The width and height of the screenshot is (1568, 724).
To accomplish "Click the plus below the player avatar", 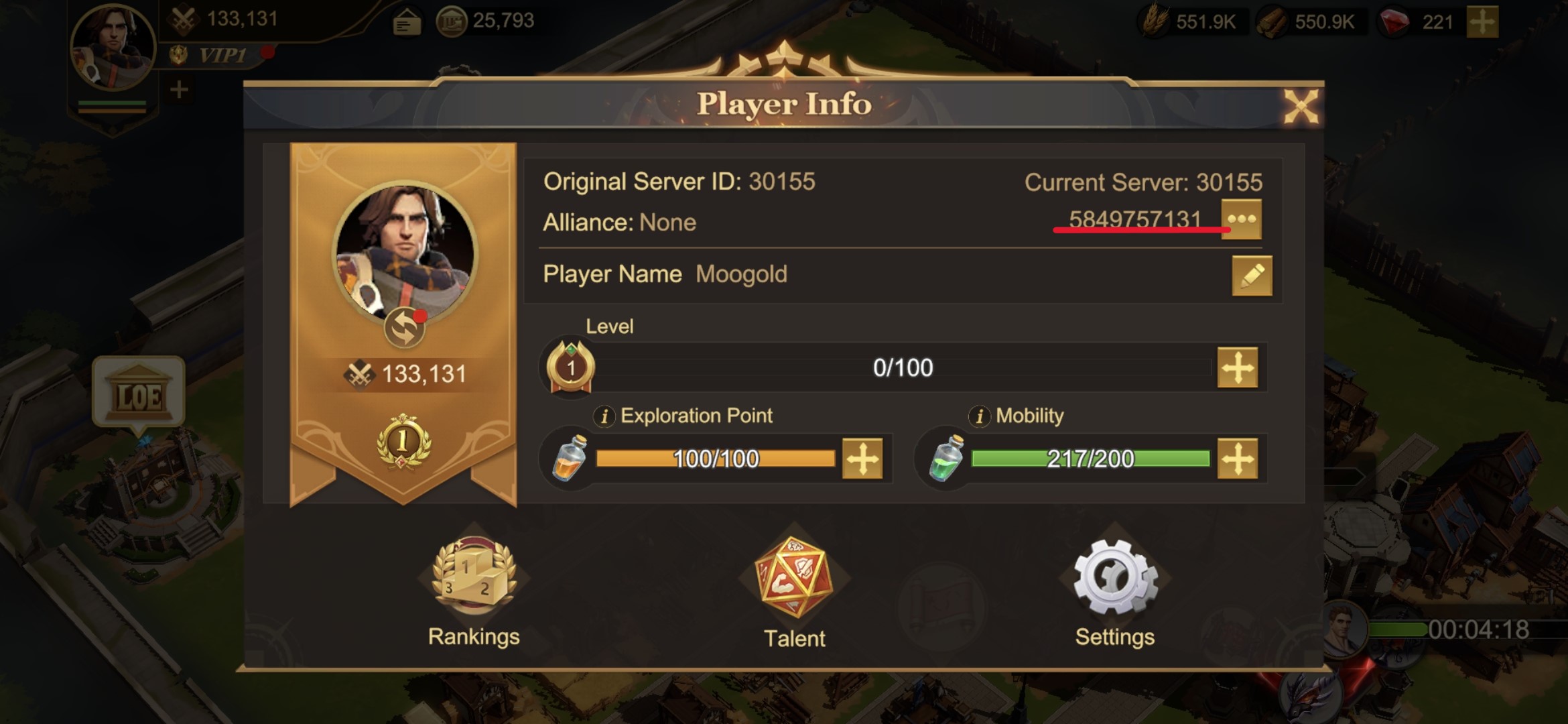I will pyautogui.click(x=178, y=87).
